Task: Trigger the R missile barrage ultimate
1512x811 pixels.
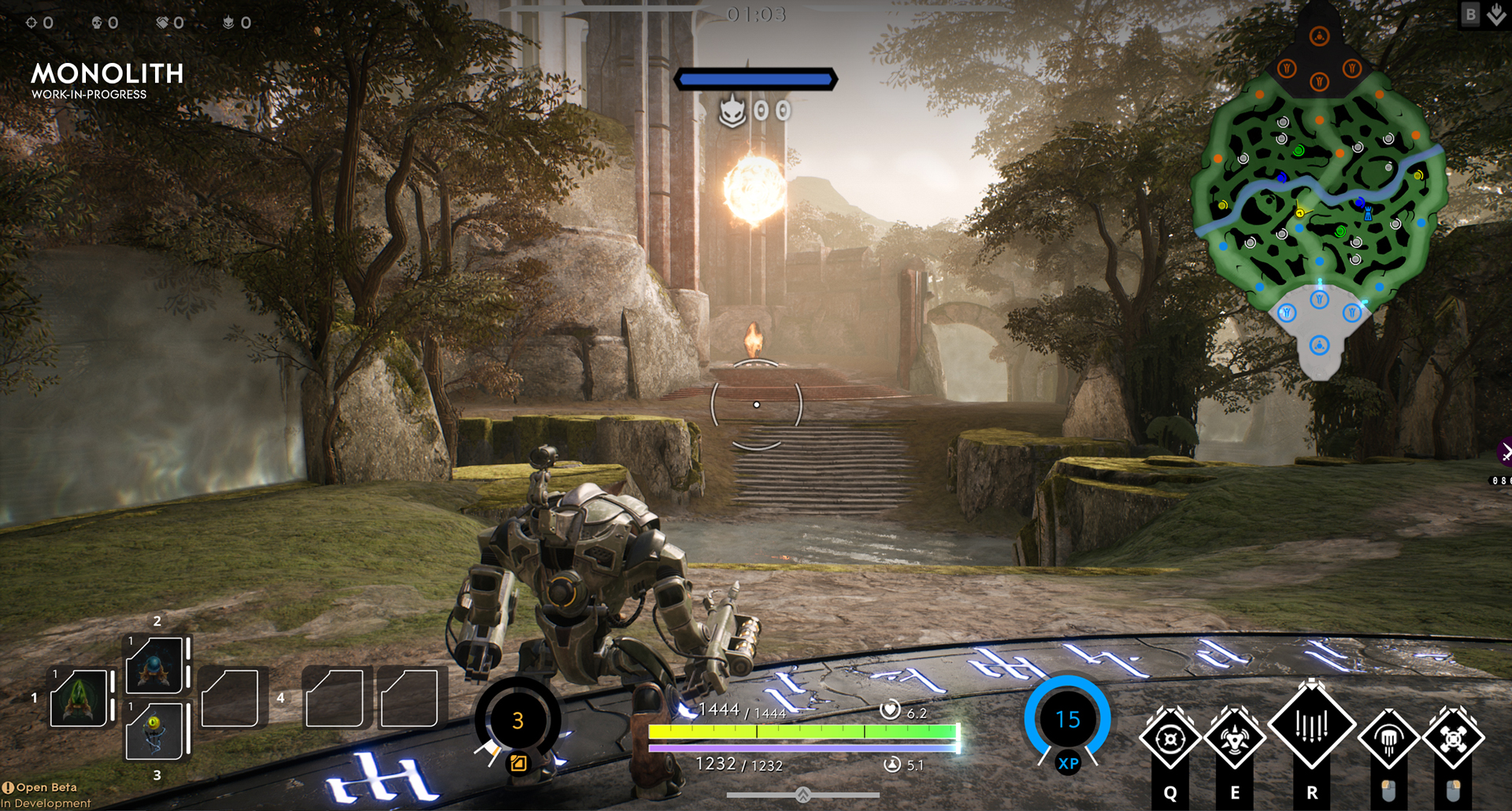Action: coord(1311,725)
